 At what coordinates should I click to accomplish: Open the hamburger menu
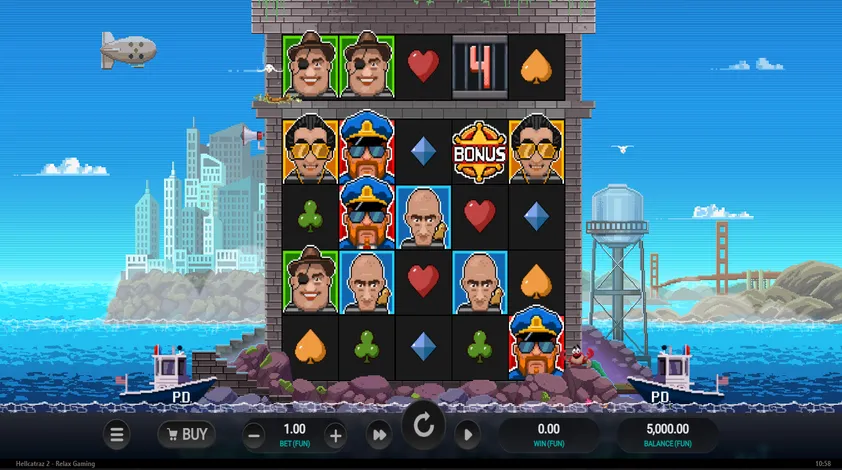pos(117,434)
